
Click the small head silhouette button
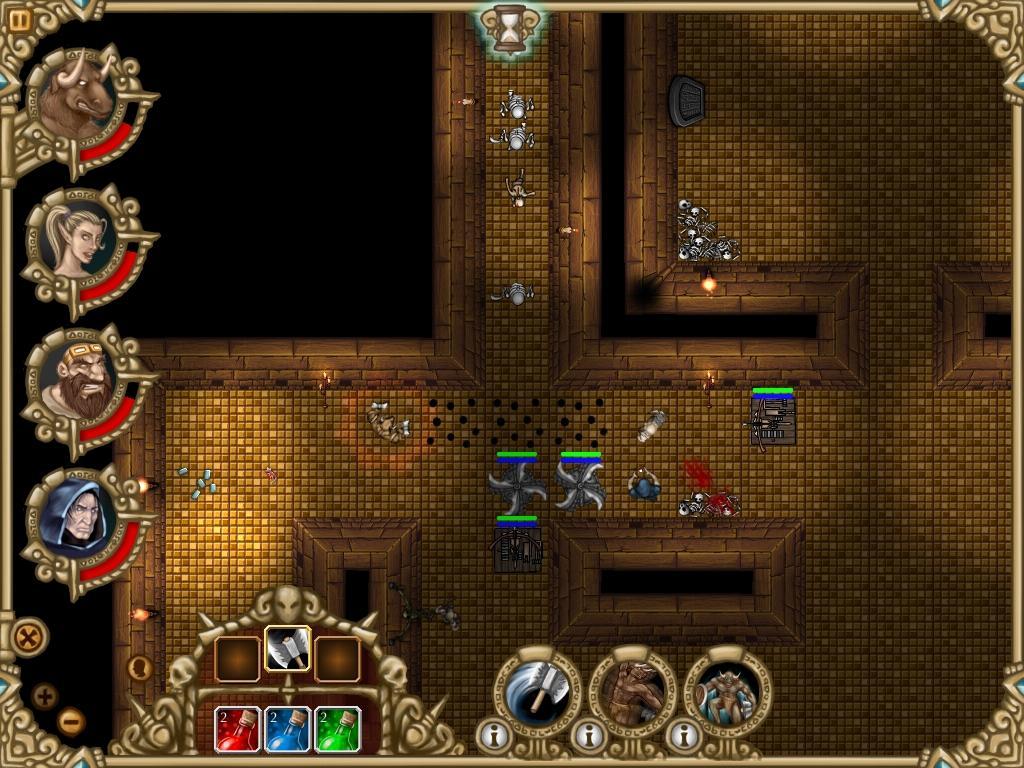(140, 667)
